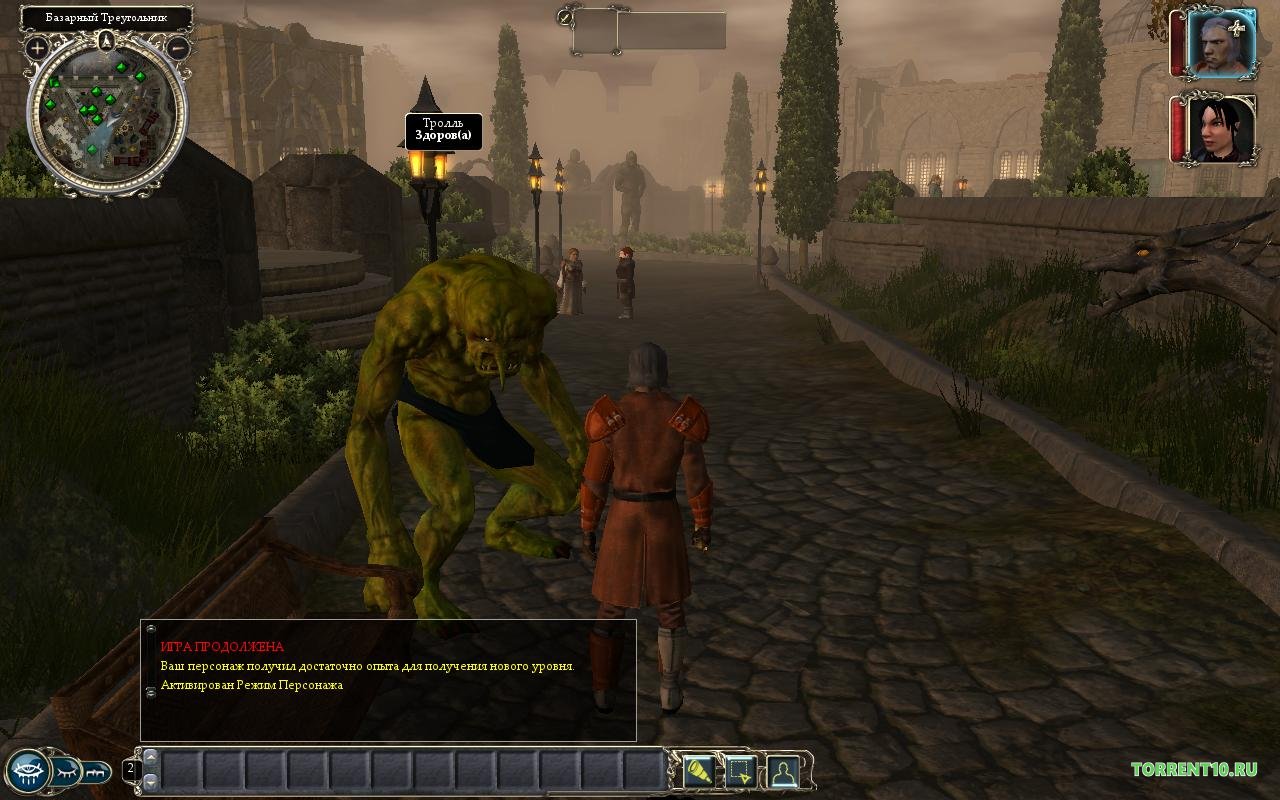Select the grey-haired male character portrait
The image size is (1280, 800).
click(1218, 44)
